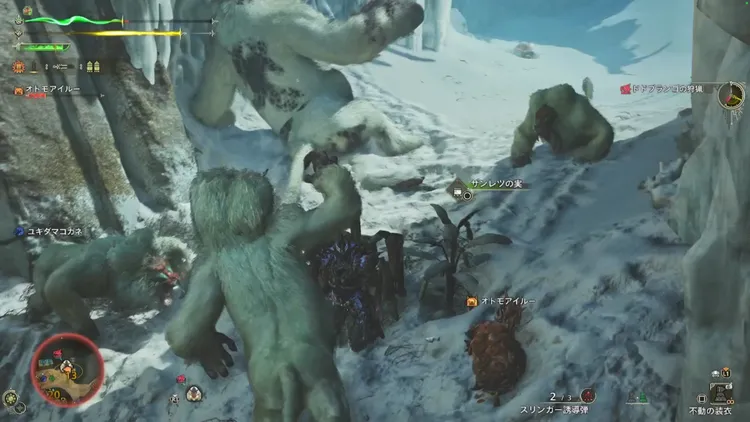Click the orange sun status icon
Image resolution: width=750 pixels, height=422 pixels.
[x=19, y=67]
